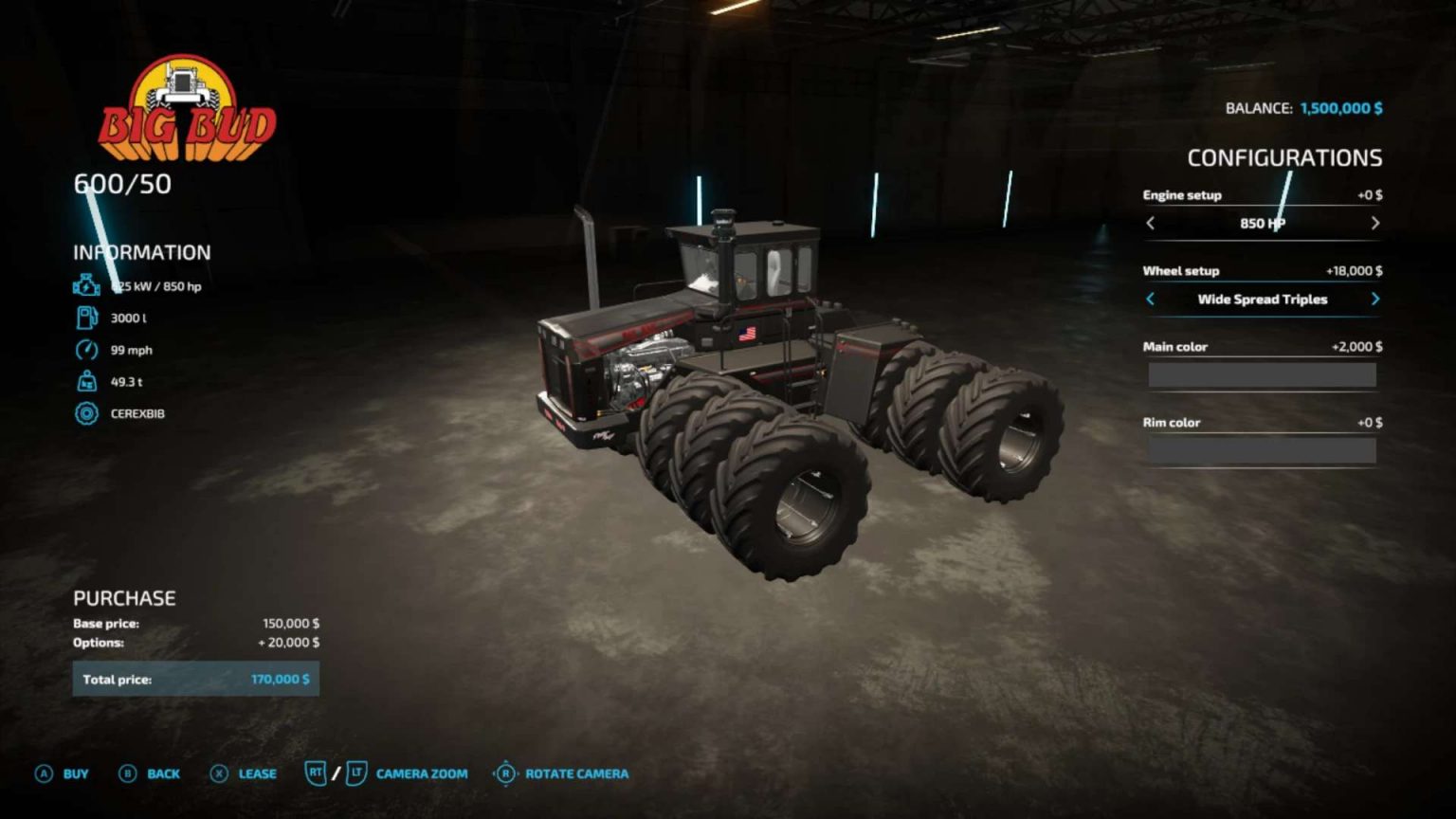
Task: Click the speedometer icon next to 99 mph
Action: [86, 349]
